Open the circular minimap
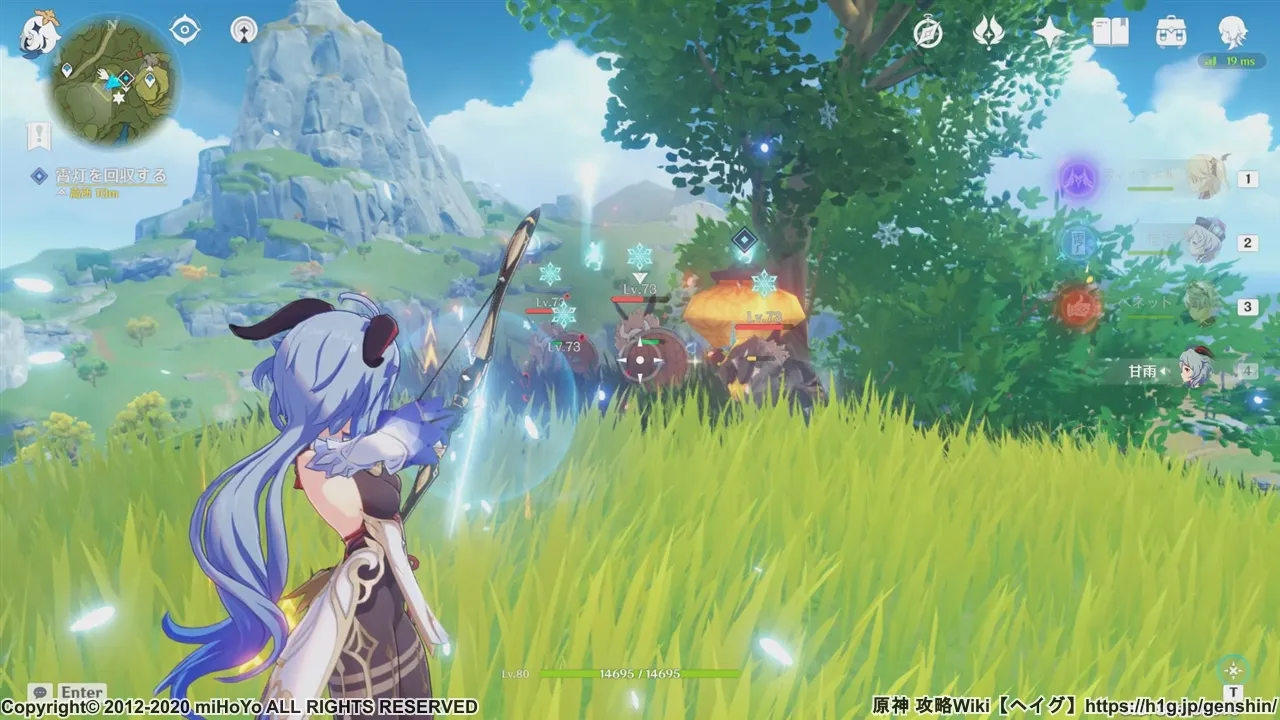 tap(116, 82)
